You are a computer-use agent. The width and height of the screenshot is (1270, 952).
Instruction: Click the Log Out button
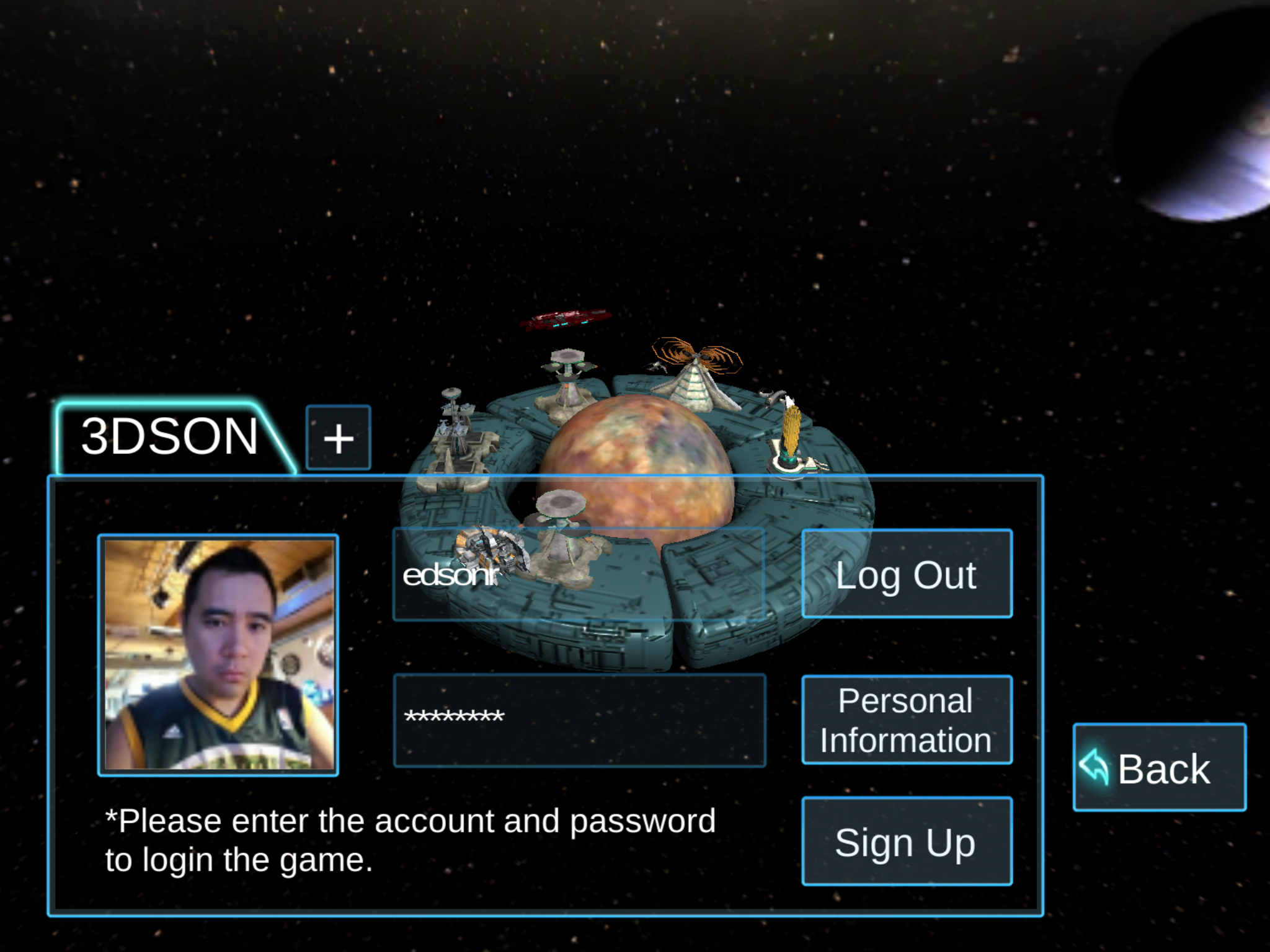[907, 574]
